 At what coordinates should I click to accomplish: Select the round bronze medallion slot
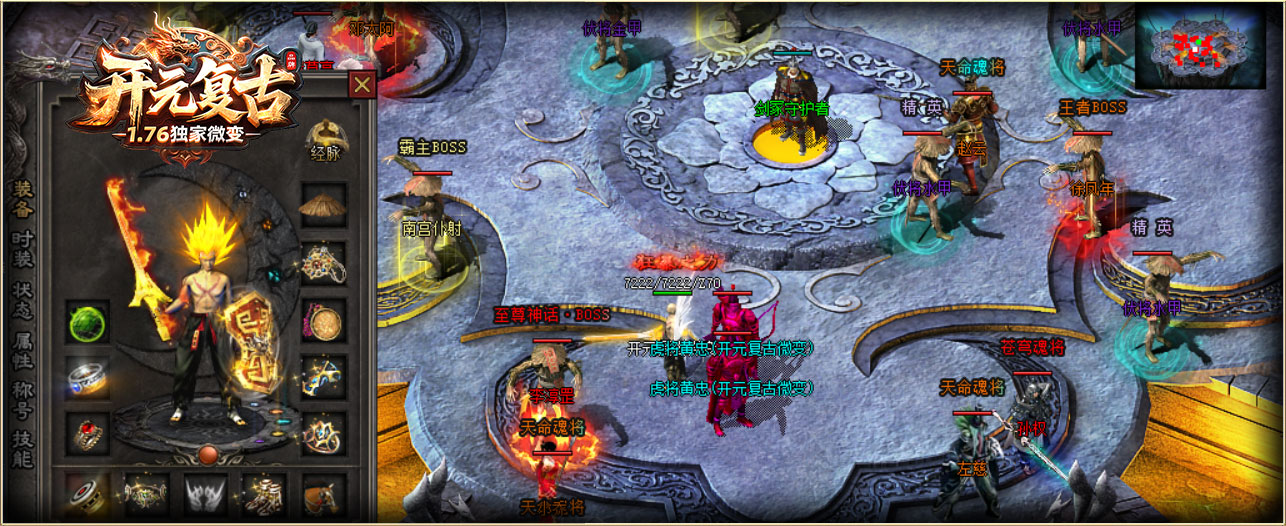323,322
